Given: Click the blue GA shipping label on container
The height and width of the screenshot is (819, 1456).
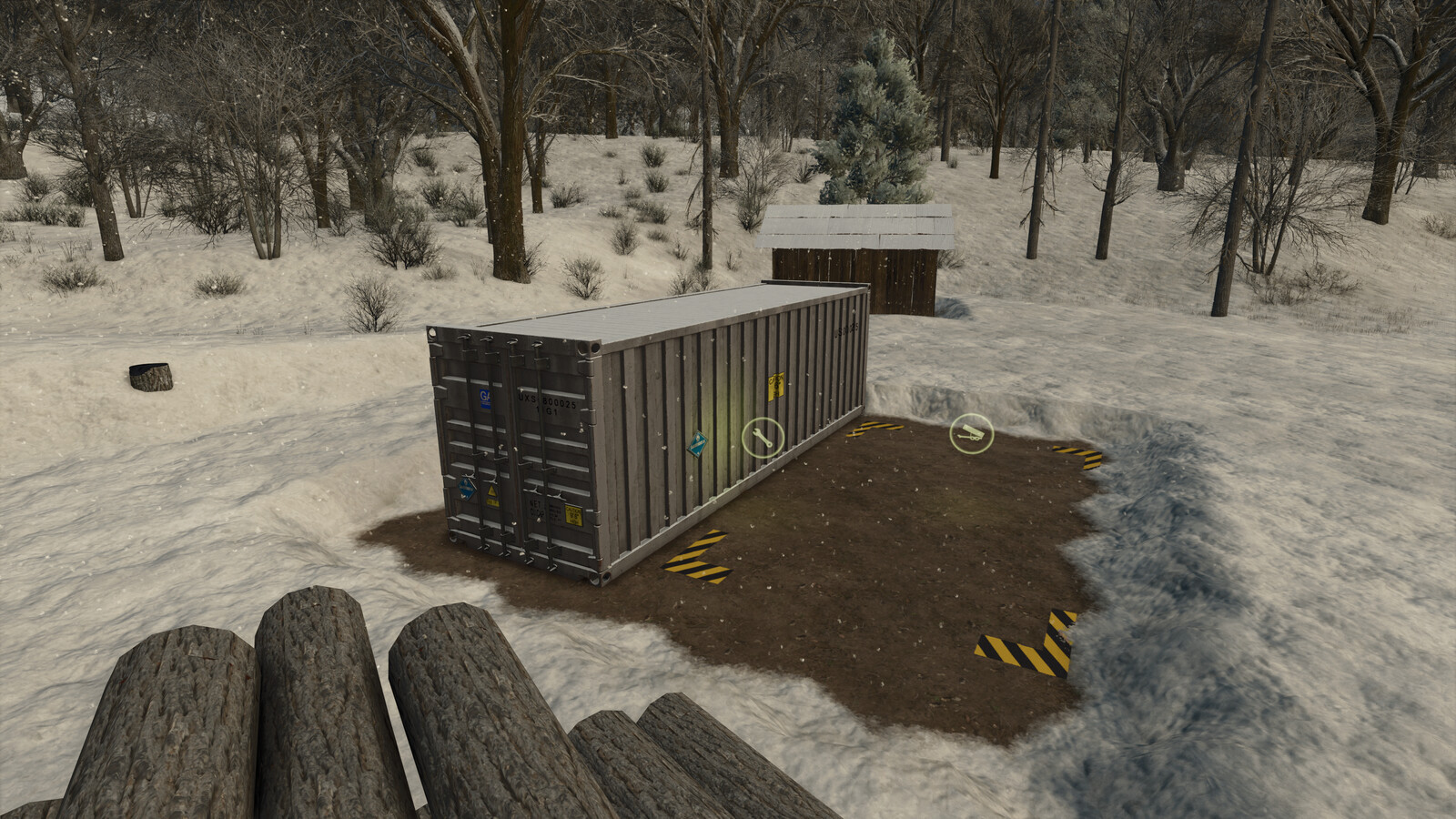Looking at the screenshot, I should (484, 400).
